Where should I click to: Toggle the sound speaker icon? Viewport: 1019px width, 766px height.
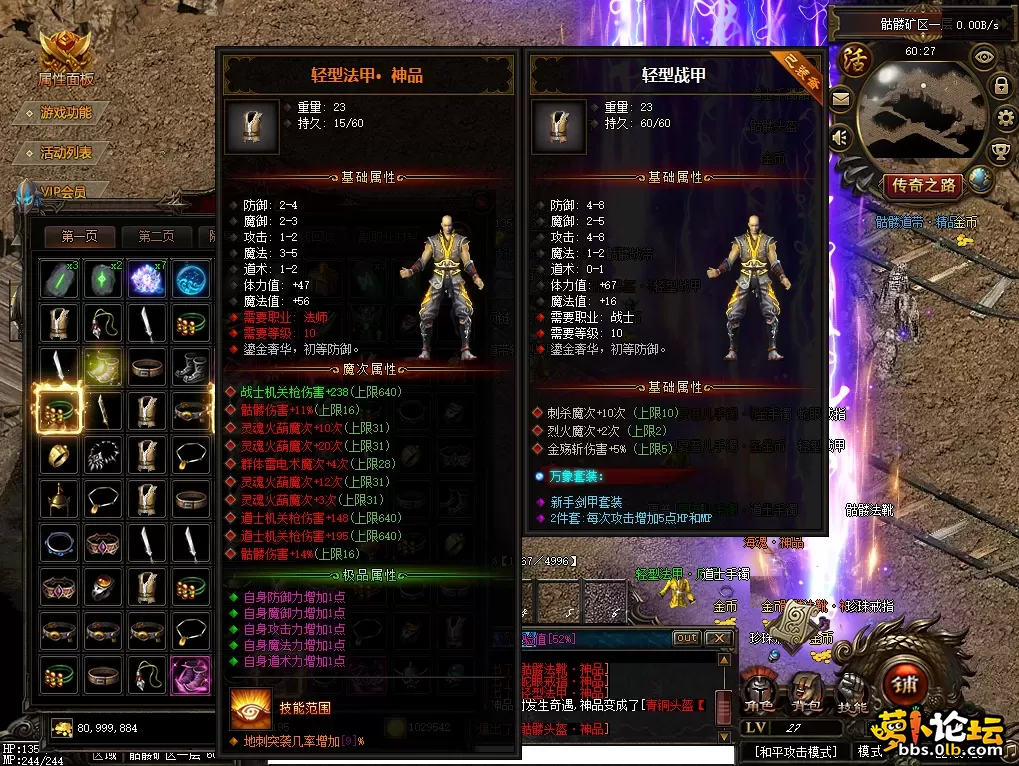coord(840,137)
